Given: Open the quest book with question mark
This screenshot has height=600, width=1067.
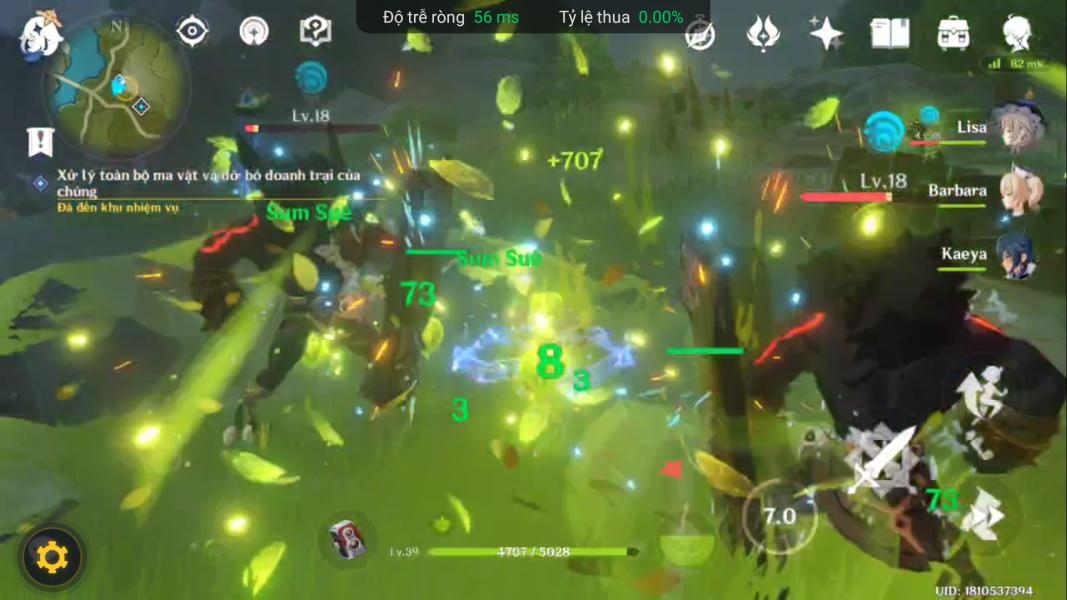Looking at the screenshot, I should (x=316, y=31).
